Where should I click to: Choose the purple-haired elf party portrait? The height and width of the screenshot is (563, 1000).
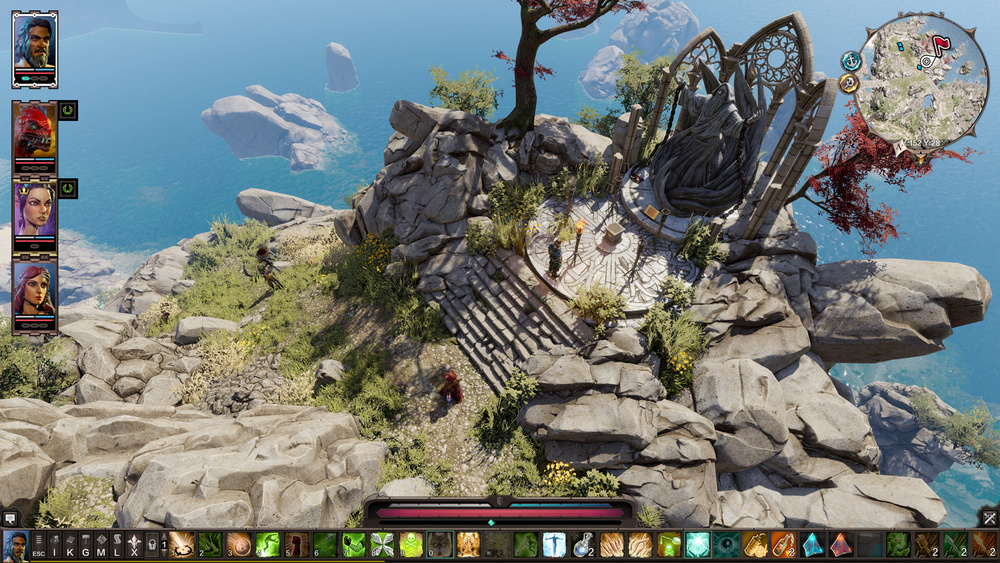point(34,209)
